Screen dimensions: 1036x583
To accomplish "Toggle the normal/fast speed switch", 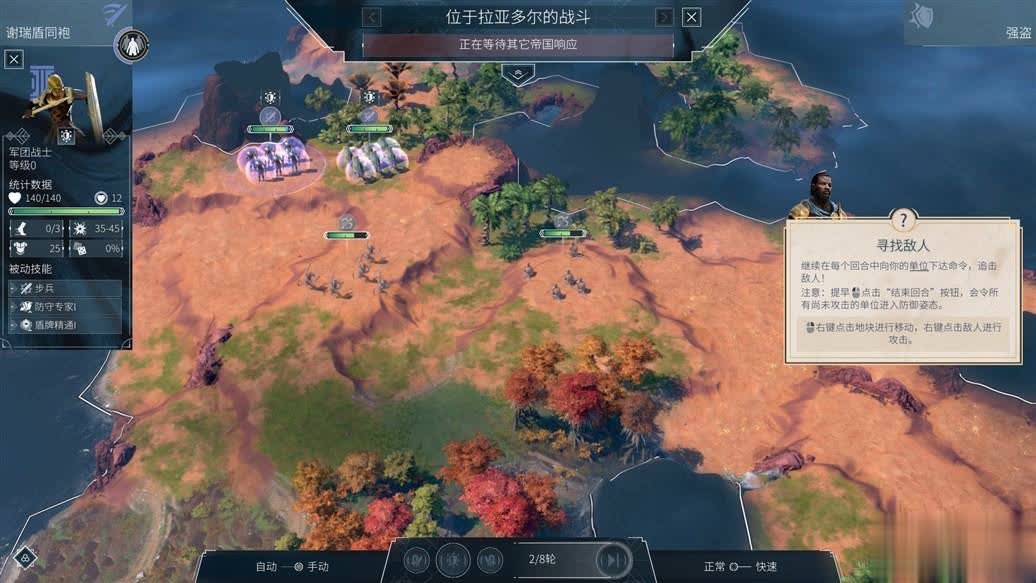I will (740, 567).
